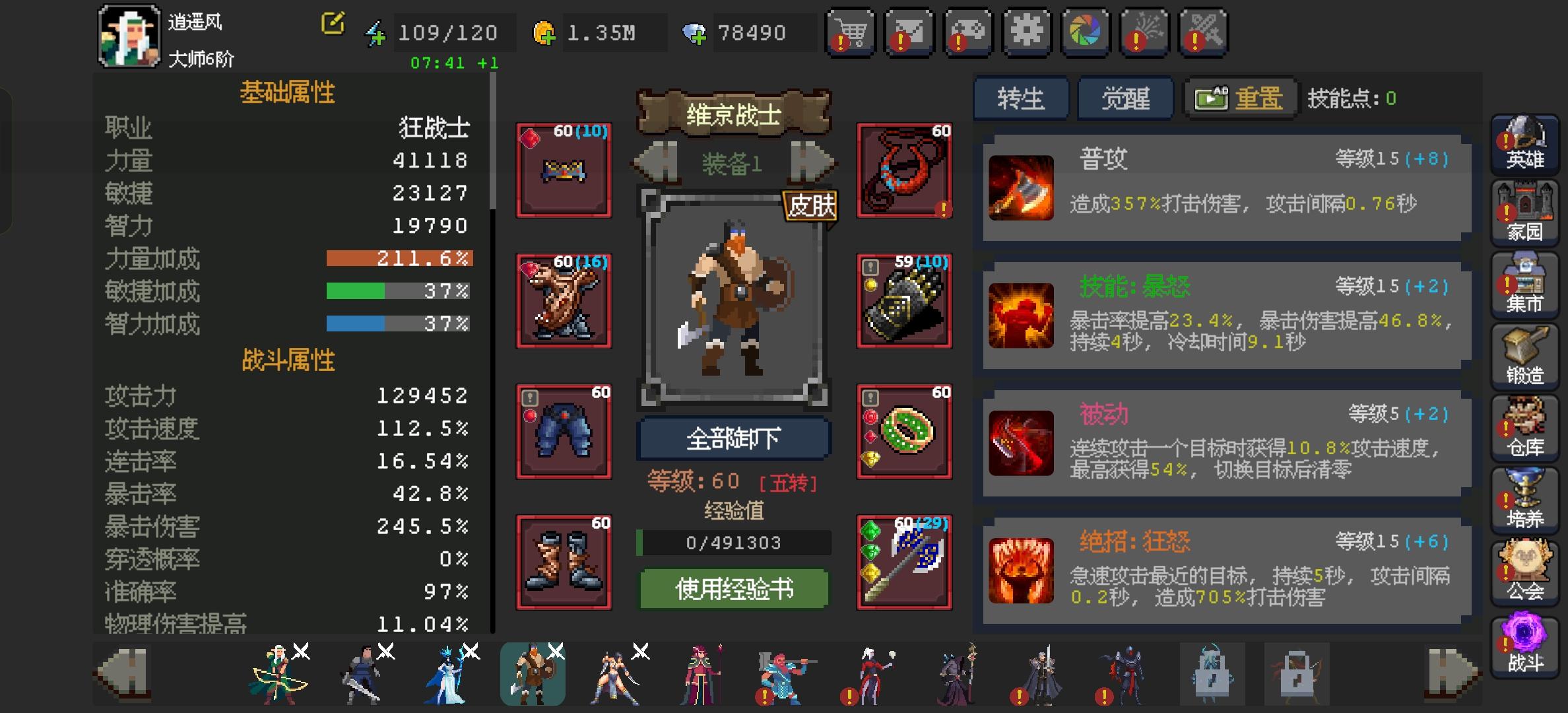The image size is (1568, 713).
Task: Remove the archer hero with its X mark
Action: point(302,652)
